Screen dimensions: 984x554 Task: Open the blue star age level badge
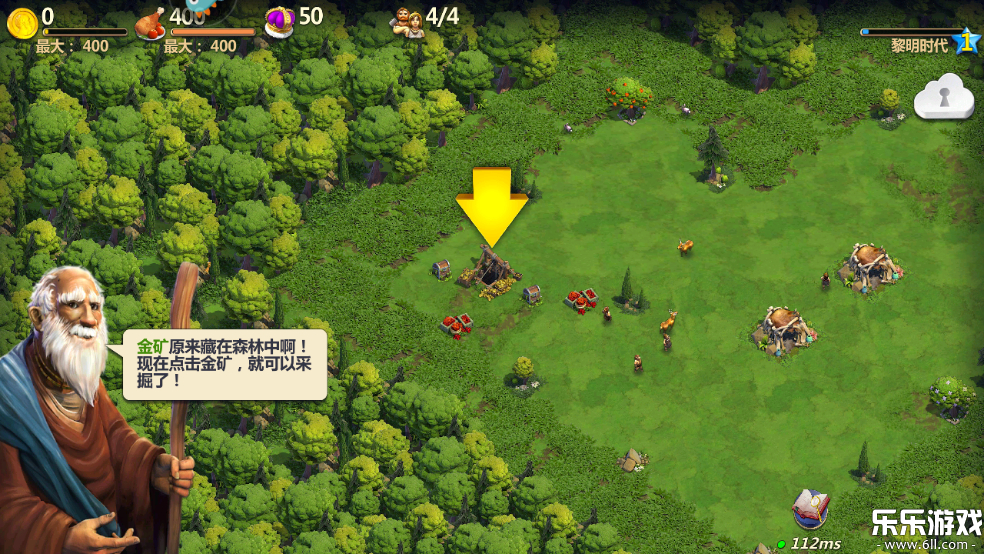[965, 41]
